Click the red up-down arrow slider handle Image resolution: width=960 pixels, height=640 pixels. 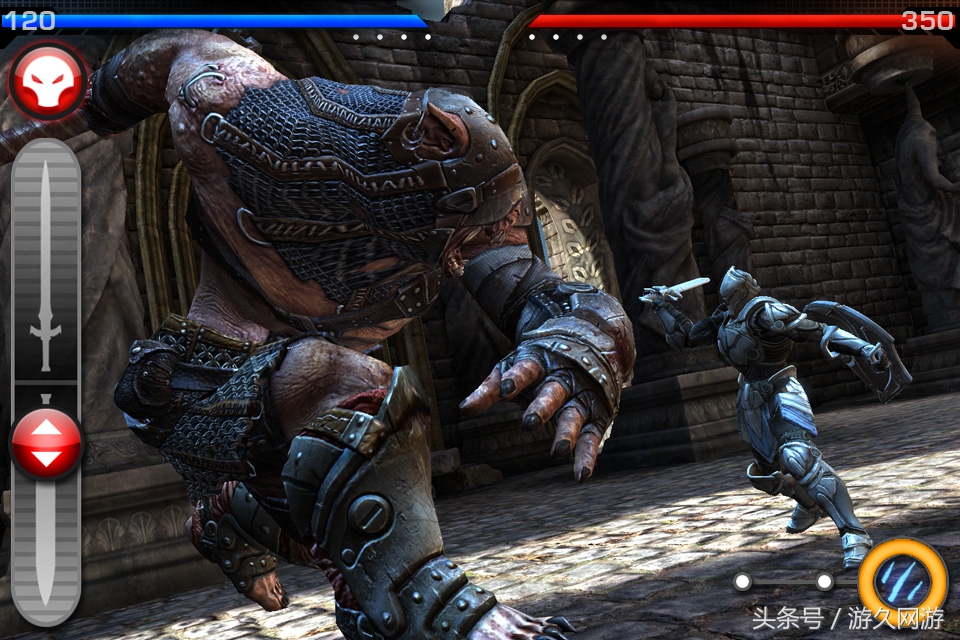46,443
